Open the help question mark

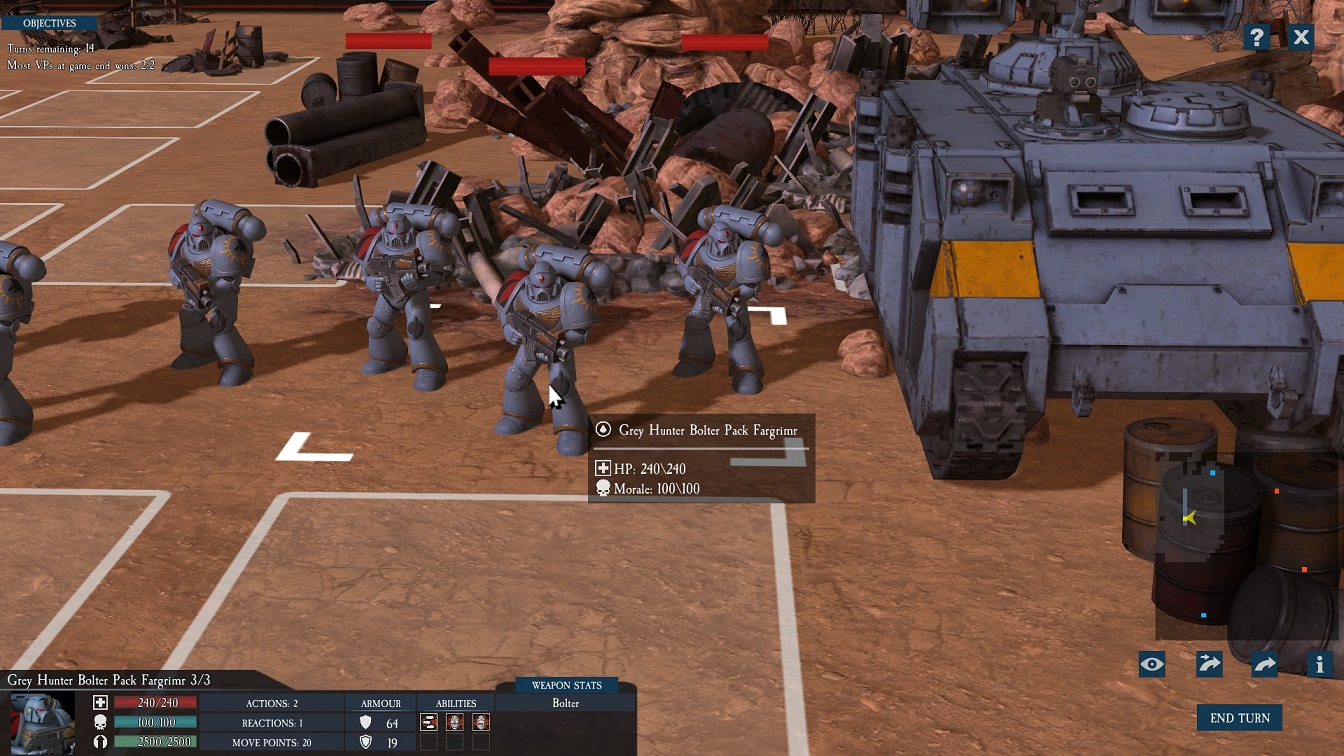(1257, 38)
